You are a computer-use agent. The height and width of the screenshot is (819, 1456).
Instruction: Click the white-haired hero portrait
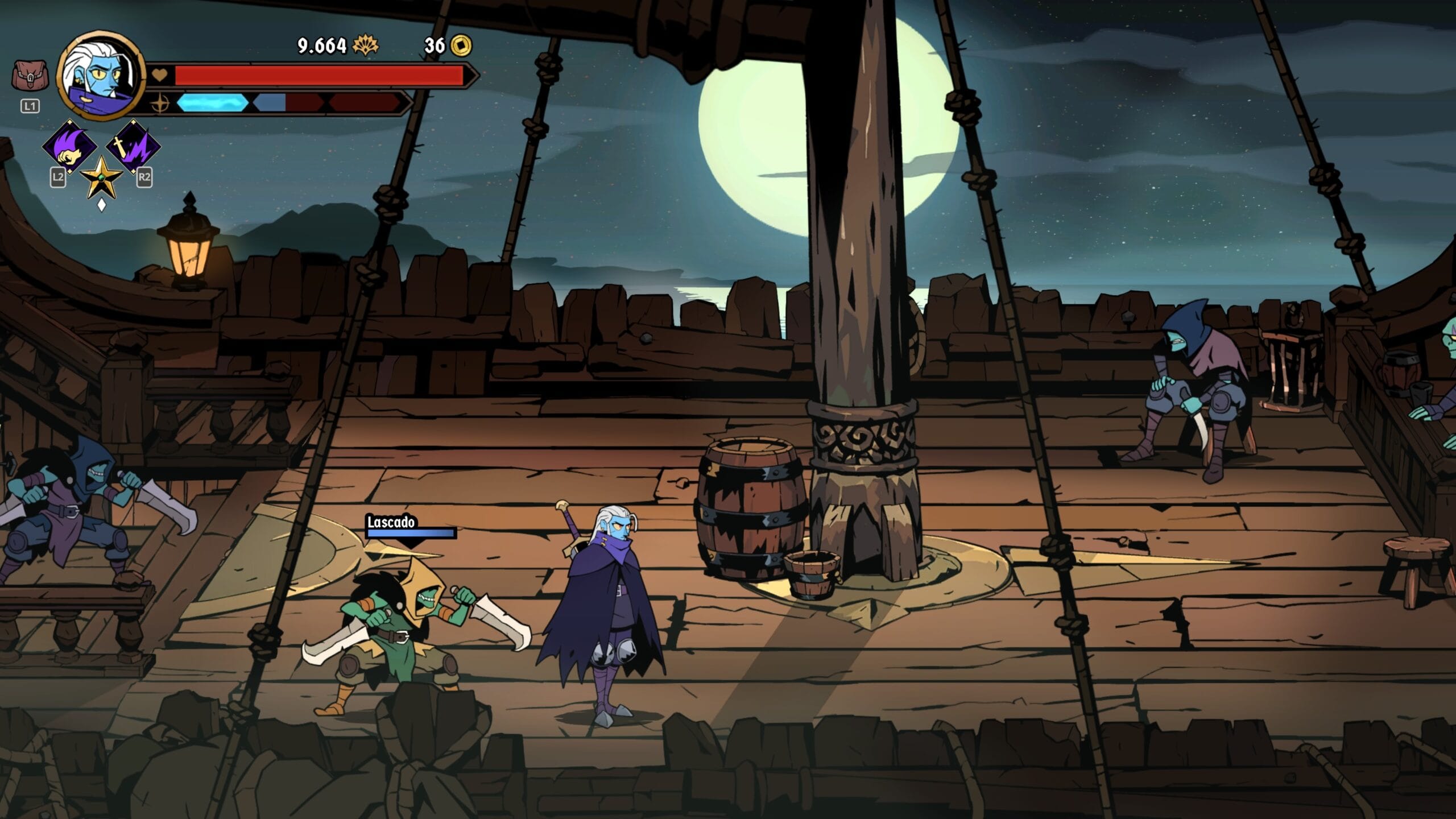point(101,75)
